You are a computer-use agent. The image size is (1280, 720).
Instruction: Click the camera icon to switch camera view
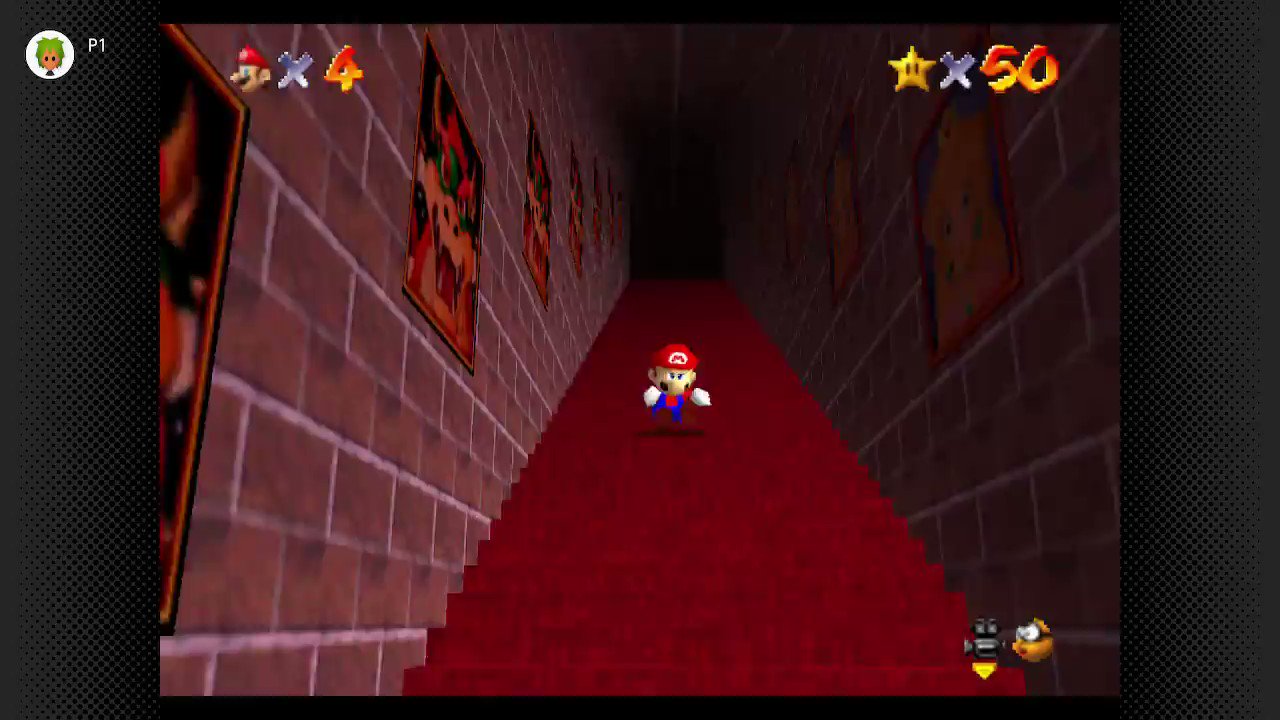pos(984,640)
